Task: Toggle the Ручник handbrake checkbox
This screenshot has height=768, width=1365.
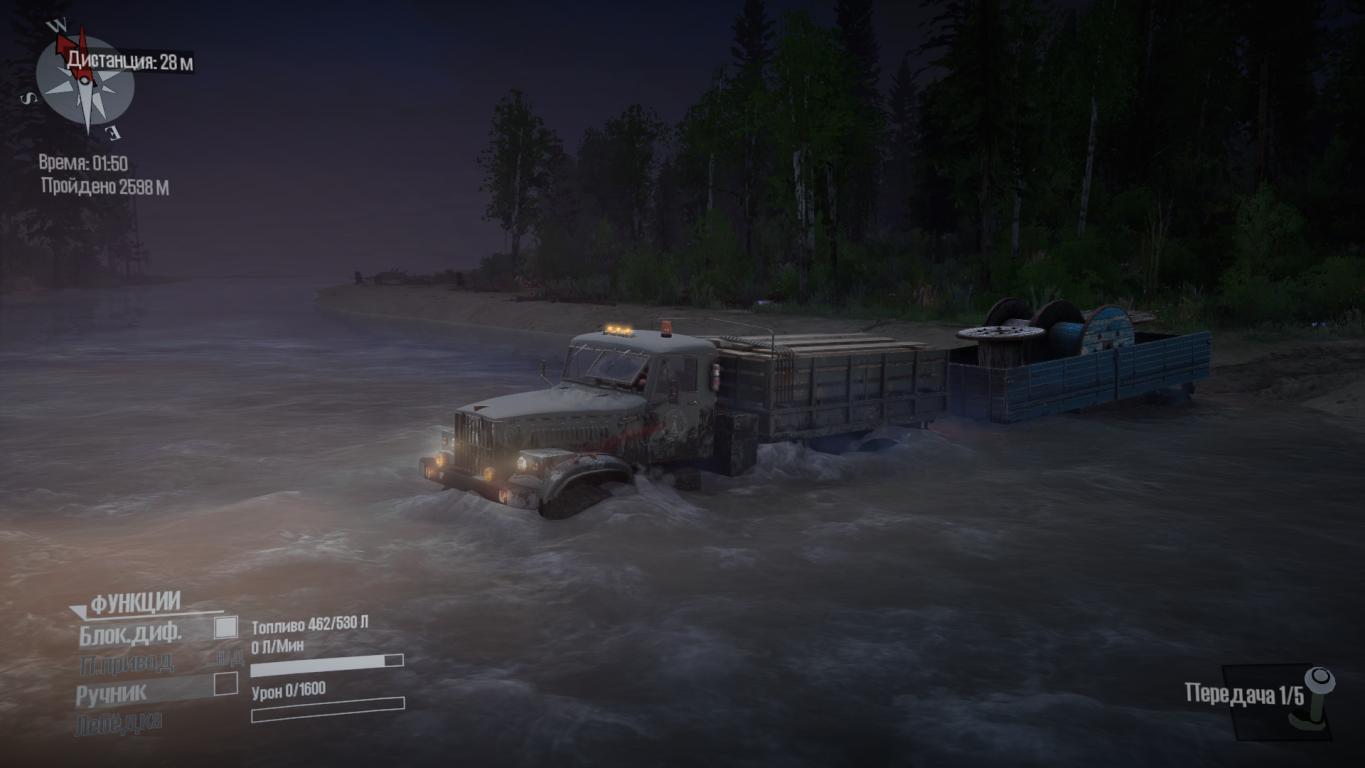Action: (x=227, y=684)
